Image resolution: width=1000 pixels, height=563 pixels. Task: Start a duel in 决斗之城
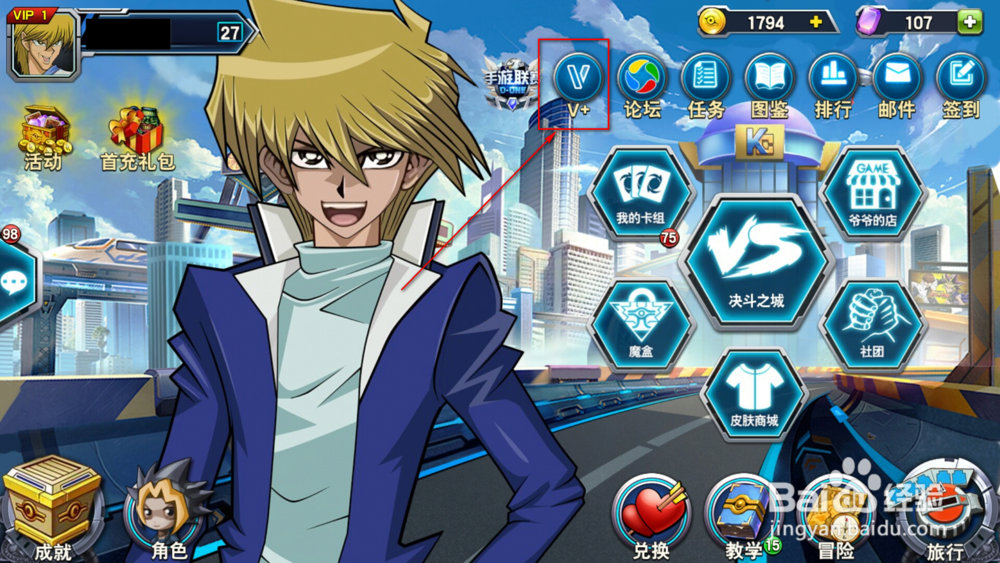click(x=756, y=260)
